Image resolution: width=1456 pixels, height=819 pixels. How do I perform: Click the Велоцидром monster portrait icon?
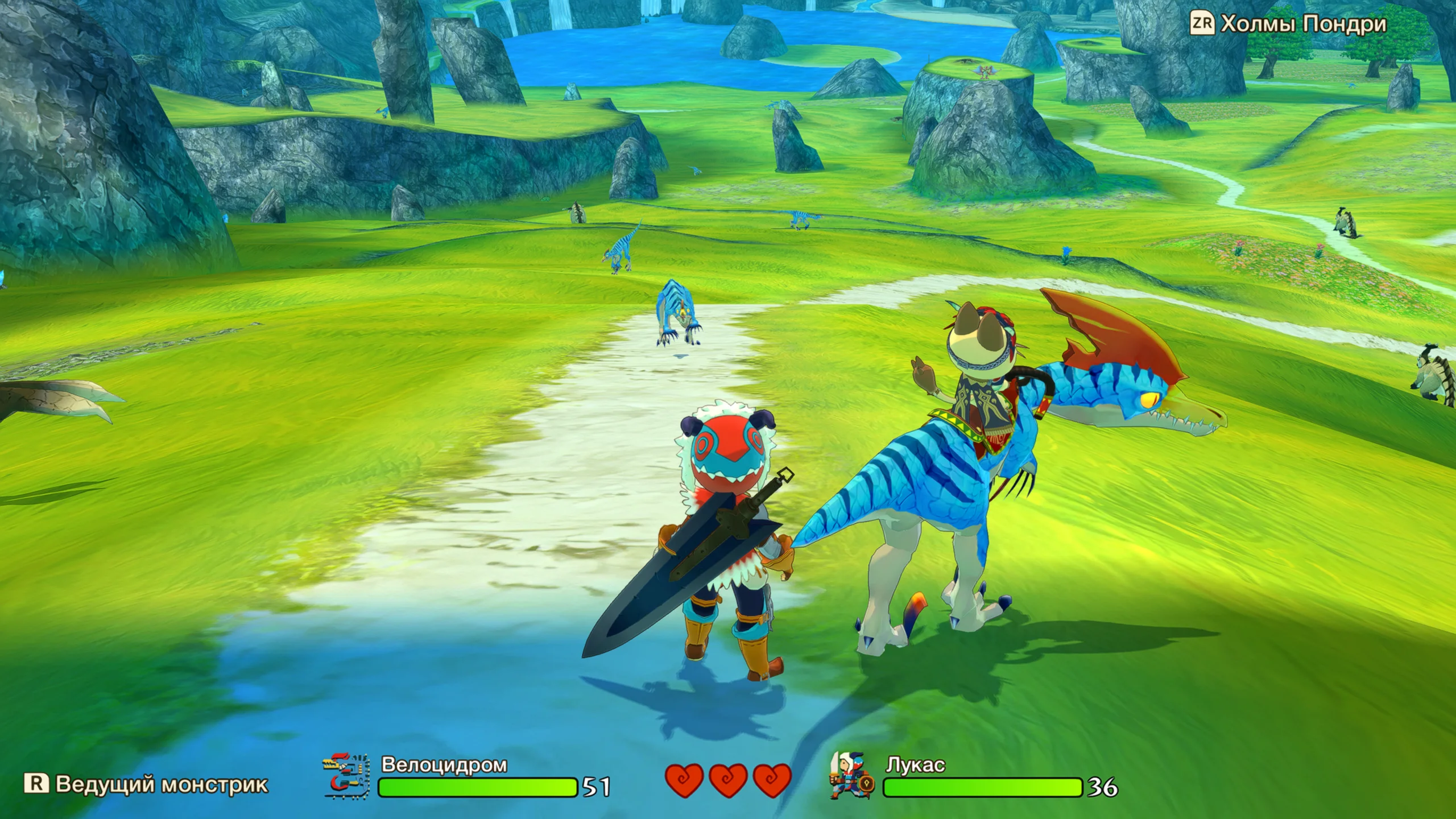(347, 776)
